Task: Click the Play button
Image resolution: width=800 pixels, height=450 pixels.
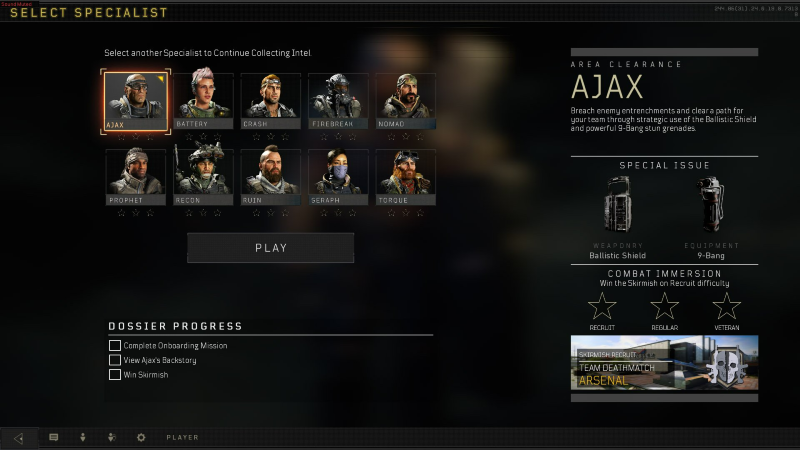Action: coord(270,248)
